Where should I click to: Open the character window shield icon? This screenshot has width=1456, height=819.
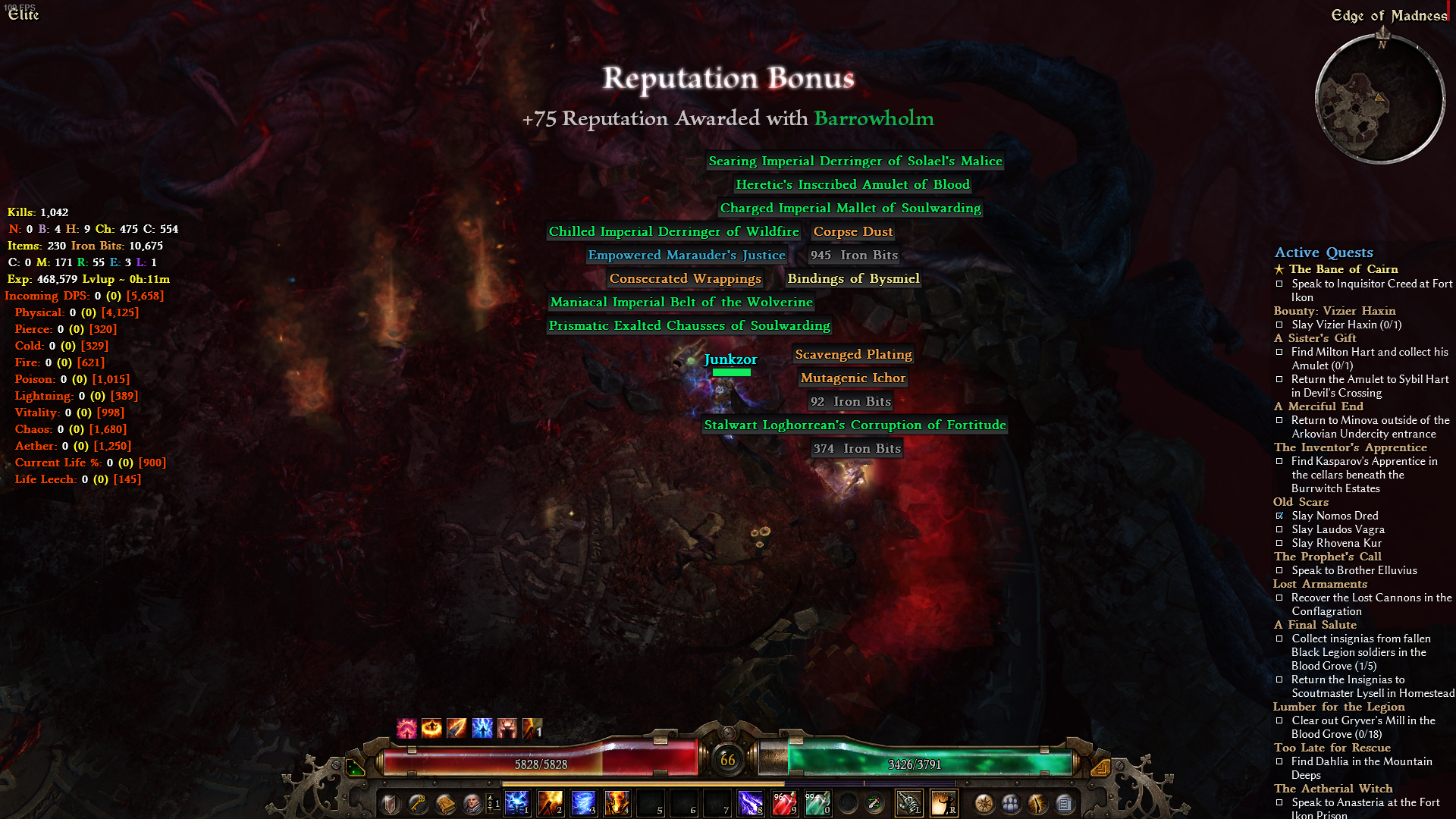coord(390,804)
